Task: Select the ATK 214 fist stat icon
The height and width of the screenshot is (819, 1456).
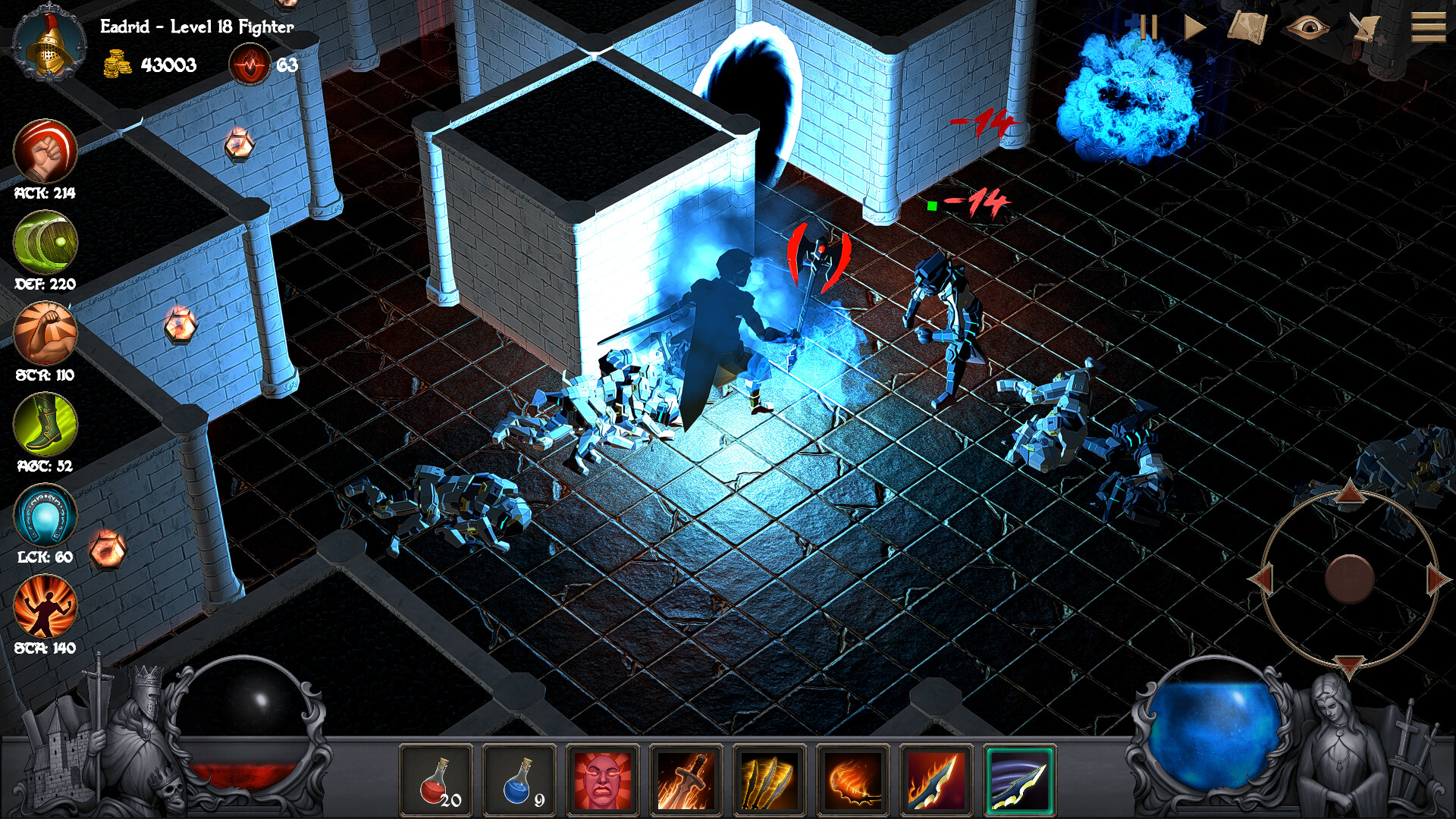Action: pos(44,151)
